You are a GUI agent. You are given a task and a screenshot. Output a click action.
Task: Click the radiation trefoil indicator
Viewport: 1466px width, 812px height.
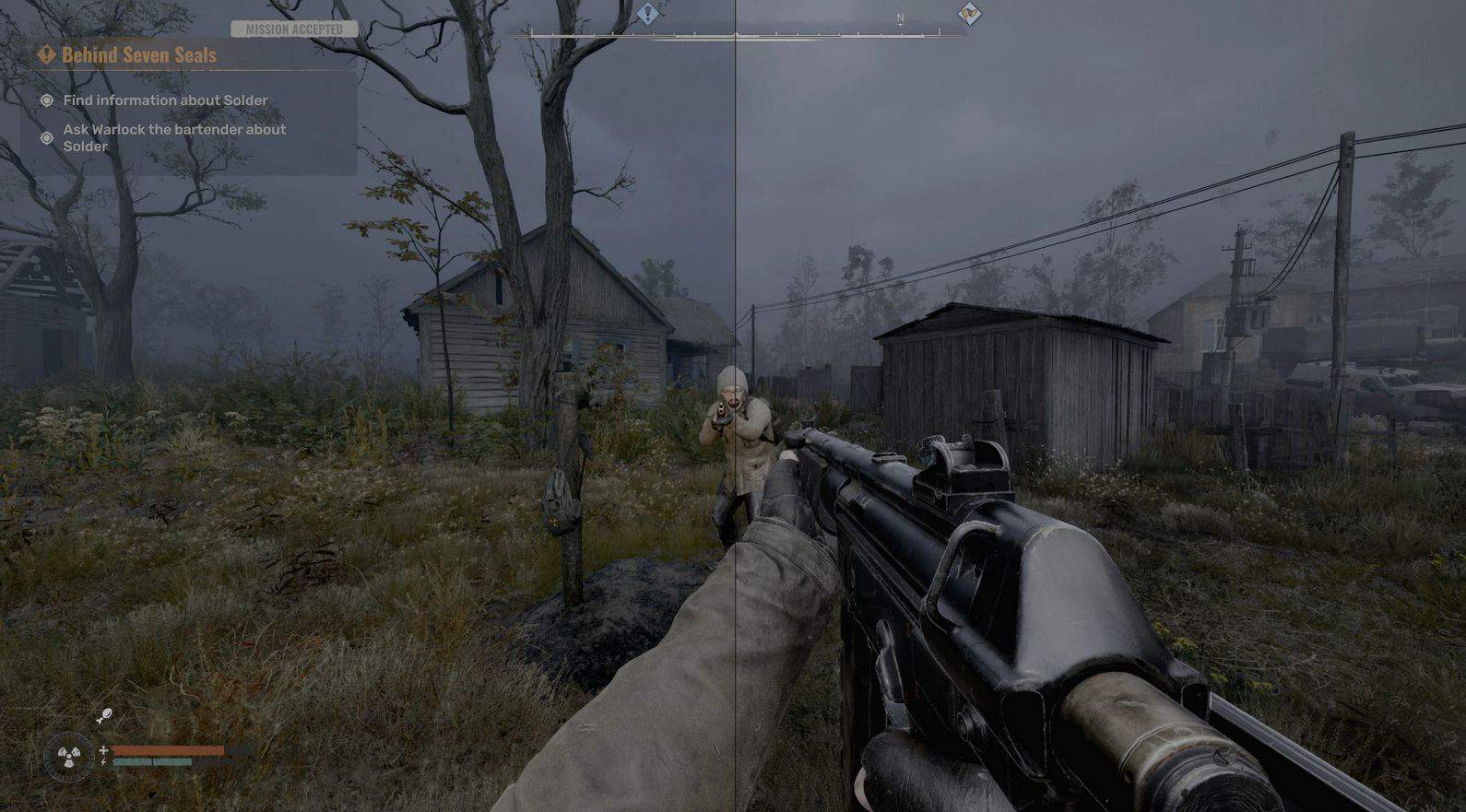coord(69,757)
